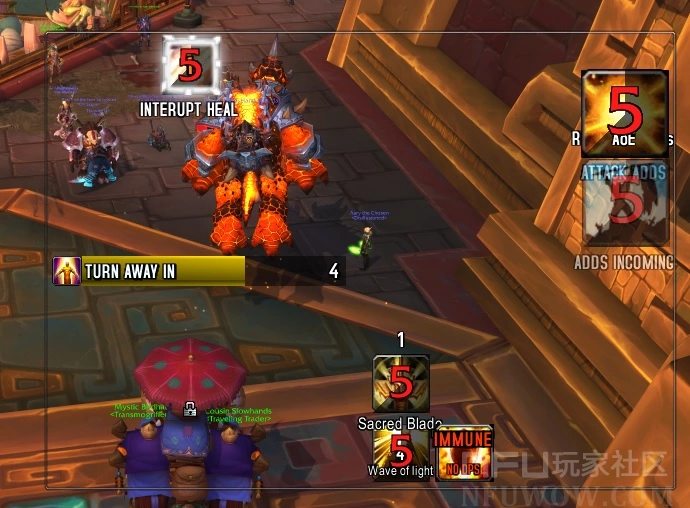This screenshot has height=508, width=690.
Task: Click the Interrupt Heal alert icon
Action: [191, 68]
